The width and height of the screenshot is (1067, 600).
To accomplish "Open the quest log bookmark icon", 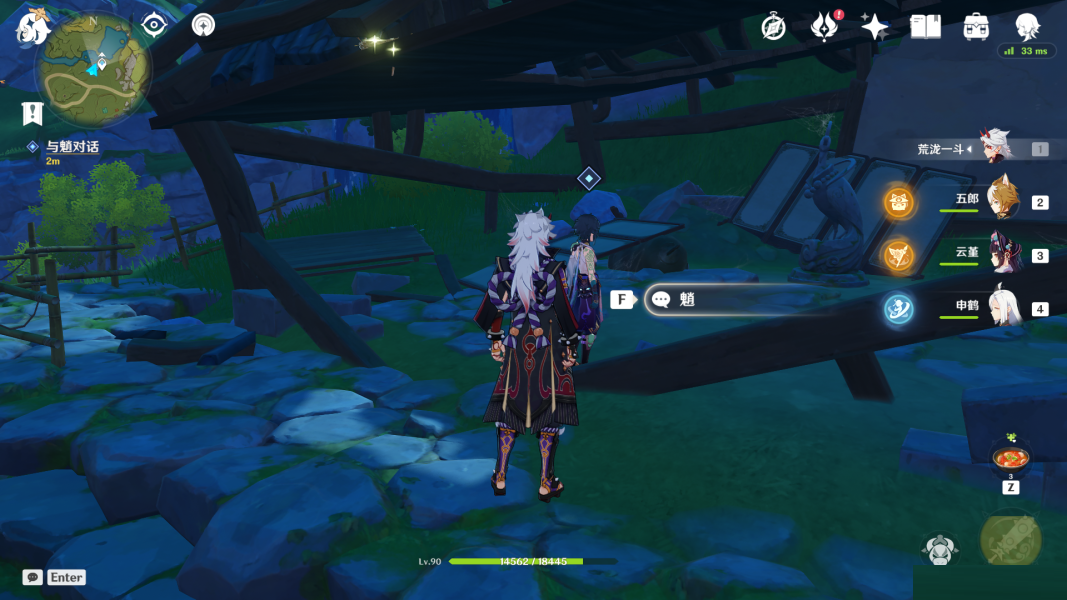I will [32, 113].
